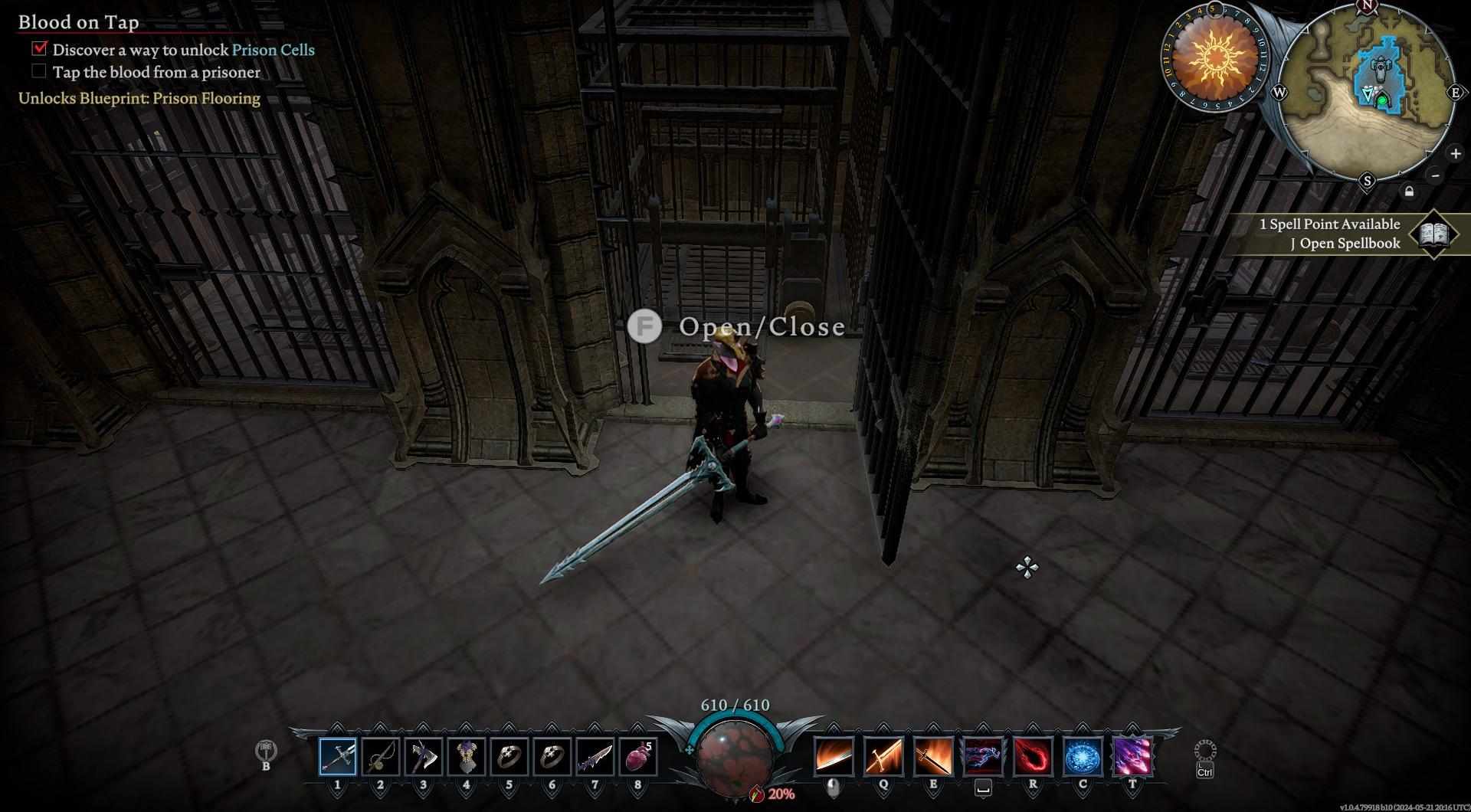Zoom in the minimap with plus button
The image size is (1471, 812).
point(1455,153)
